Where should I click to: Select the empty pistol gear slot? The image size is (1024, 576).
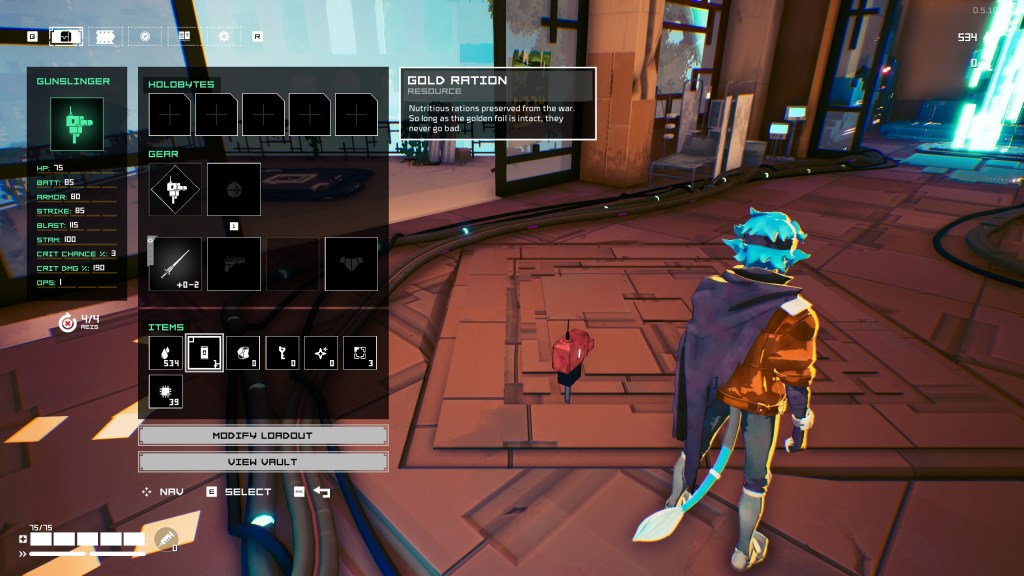(x=234, y=263)
